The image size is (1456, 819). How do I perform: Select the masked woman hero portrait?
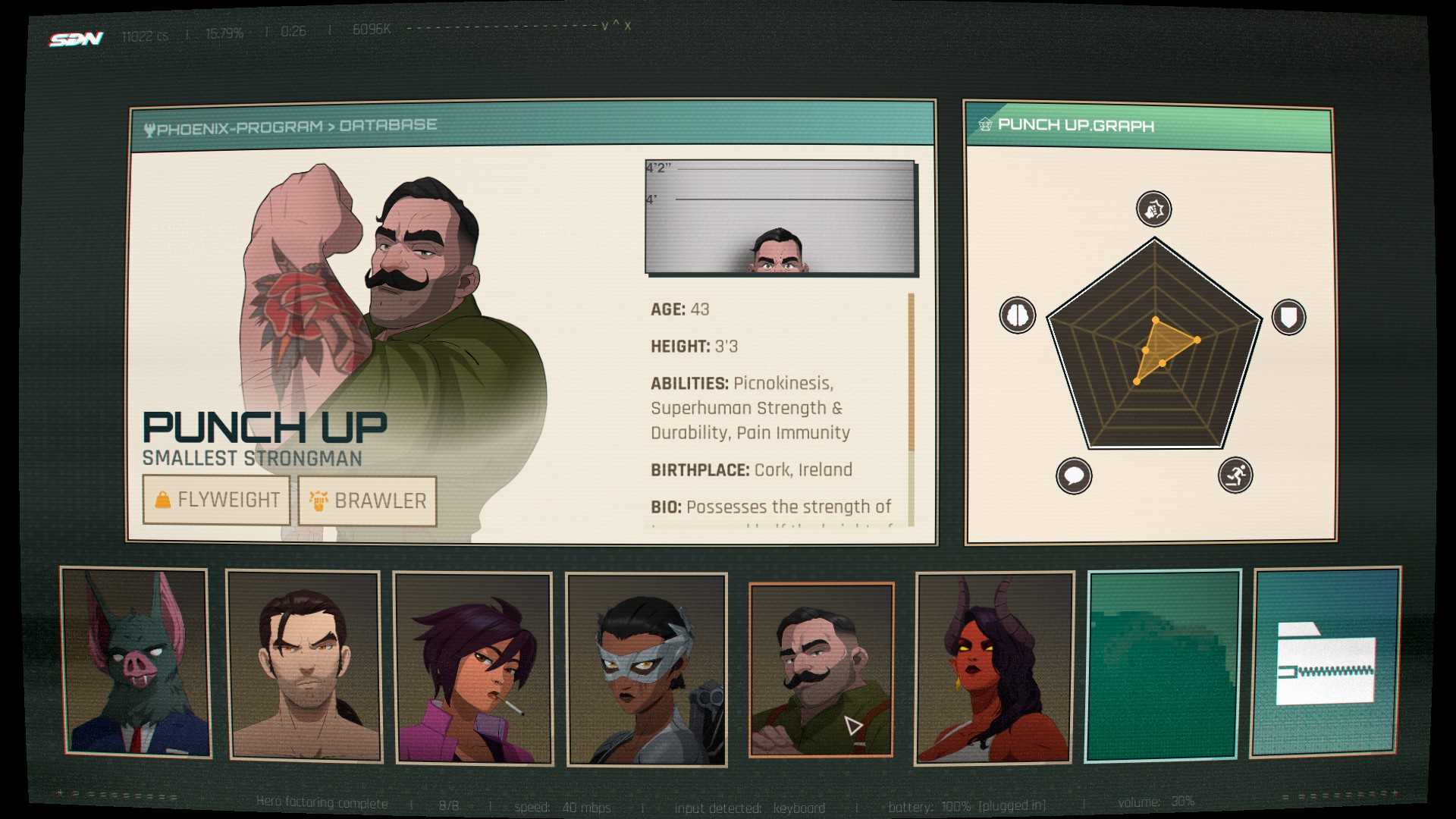pos(646,669)
